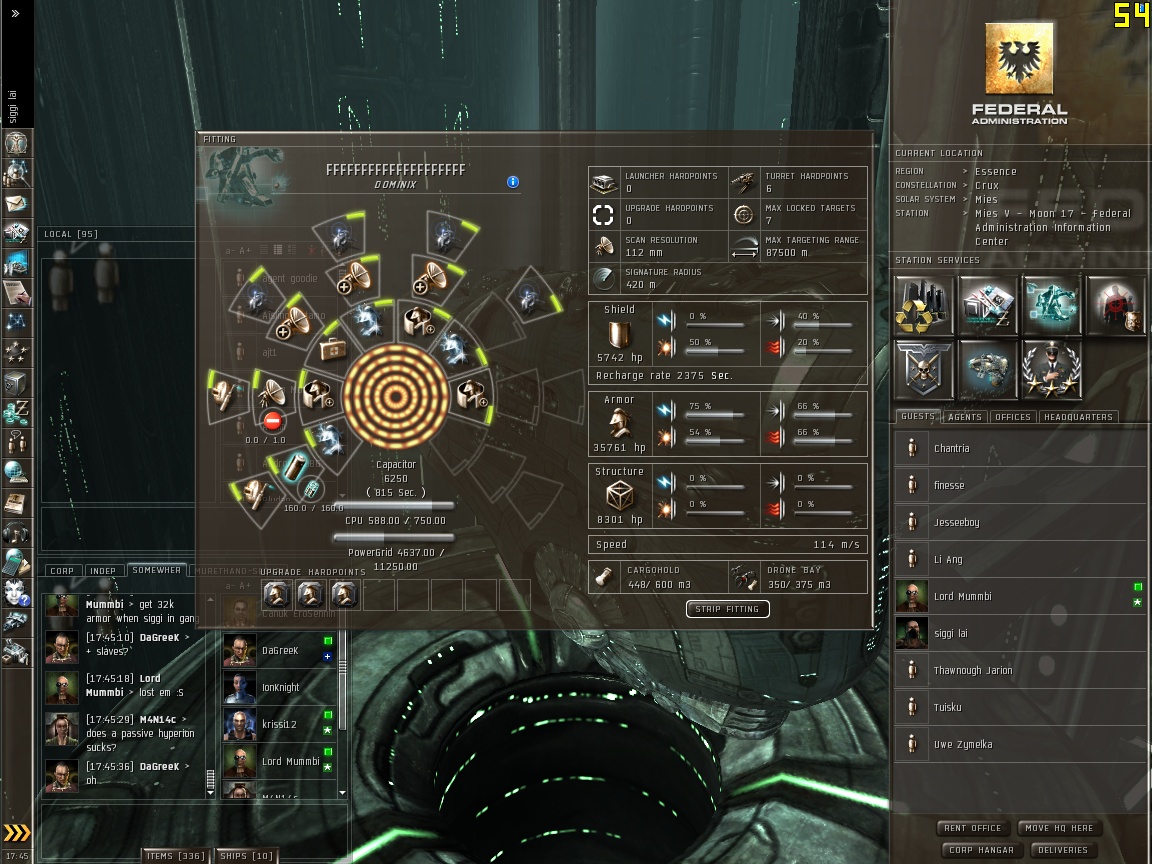Open the Ships hangar tab
Viewport: 1152px width, 864px height.
coord(246,856)
